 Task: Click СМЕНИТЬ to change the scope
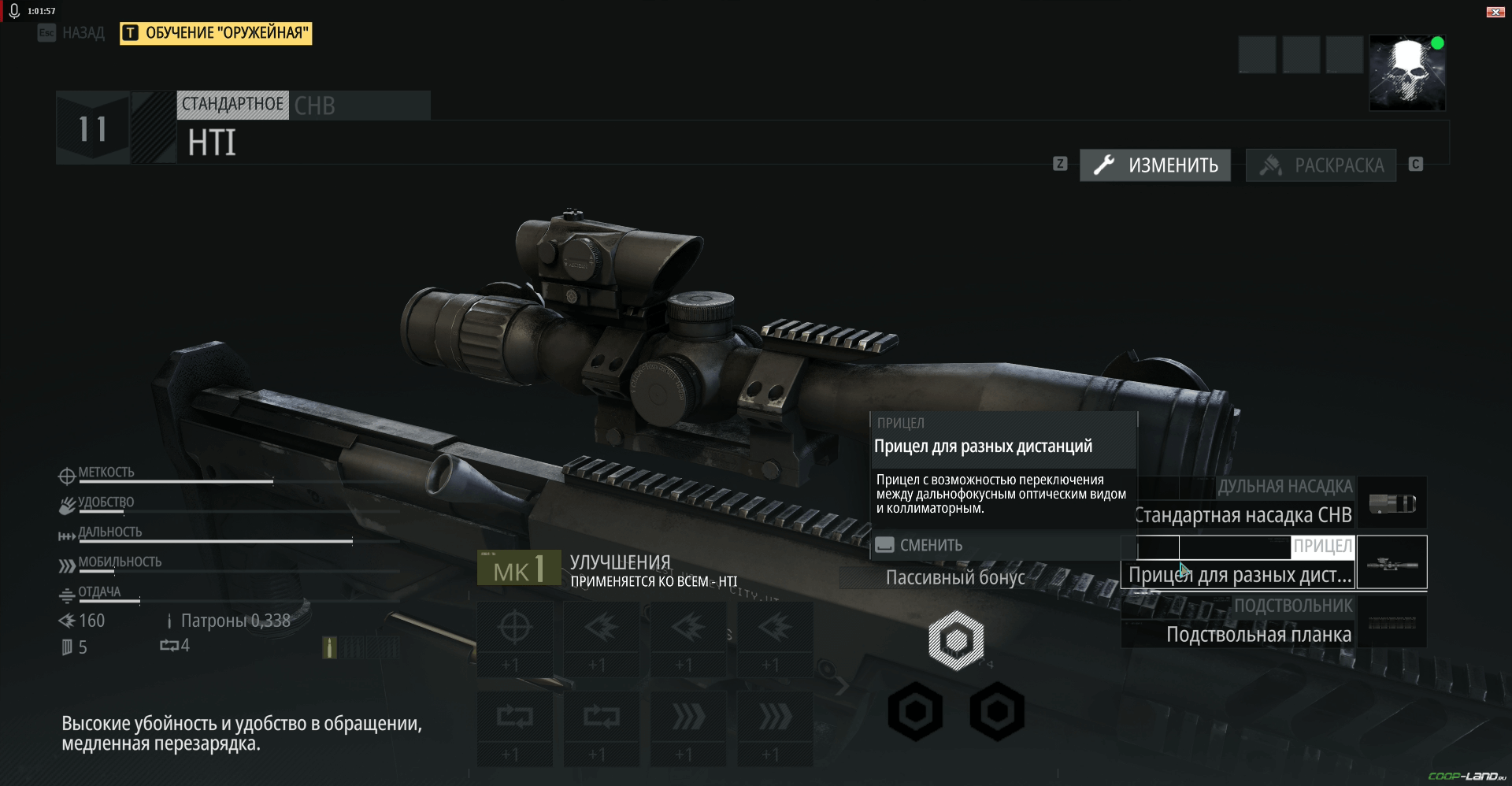pos(930,545)
